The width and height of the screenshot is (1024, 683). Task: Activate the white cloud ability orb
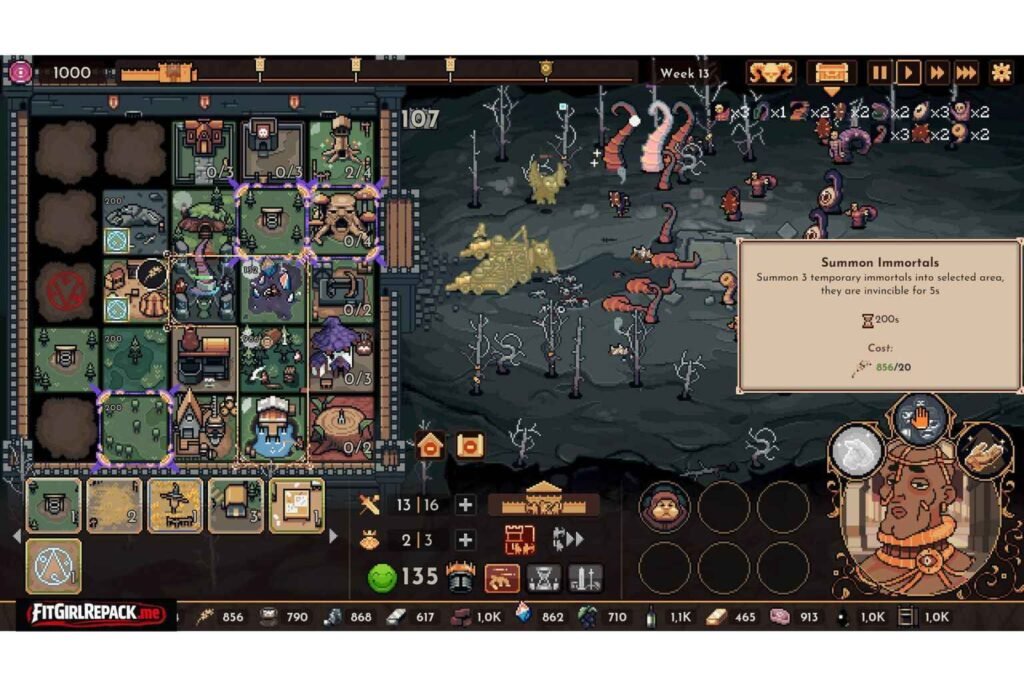tap(857, 450)
